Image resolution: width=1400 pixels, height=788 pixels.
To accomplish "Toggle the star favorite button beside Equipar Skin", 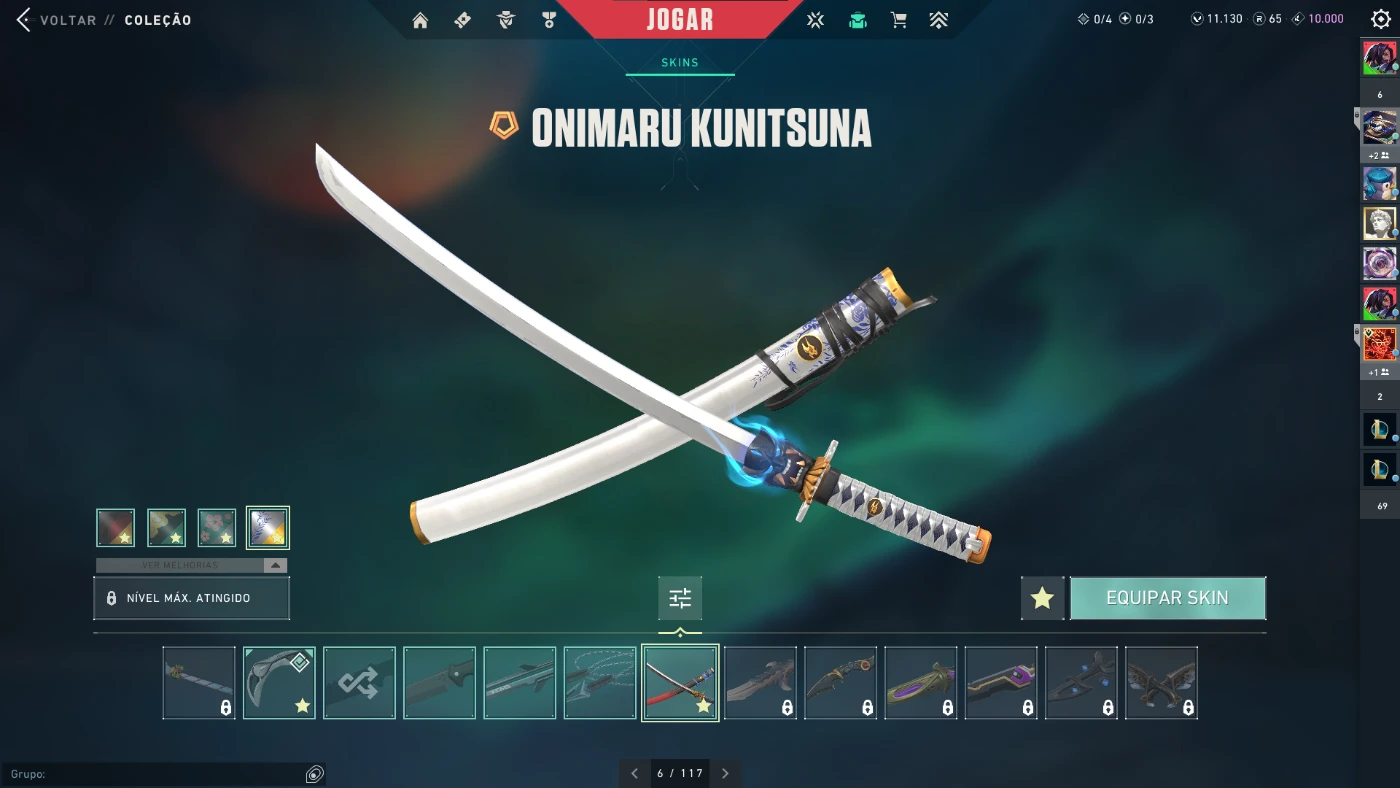I will click(x=1042, y=598).
